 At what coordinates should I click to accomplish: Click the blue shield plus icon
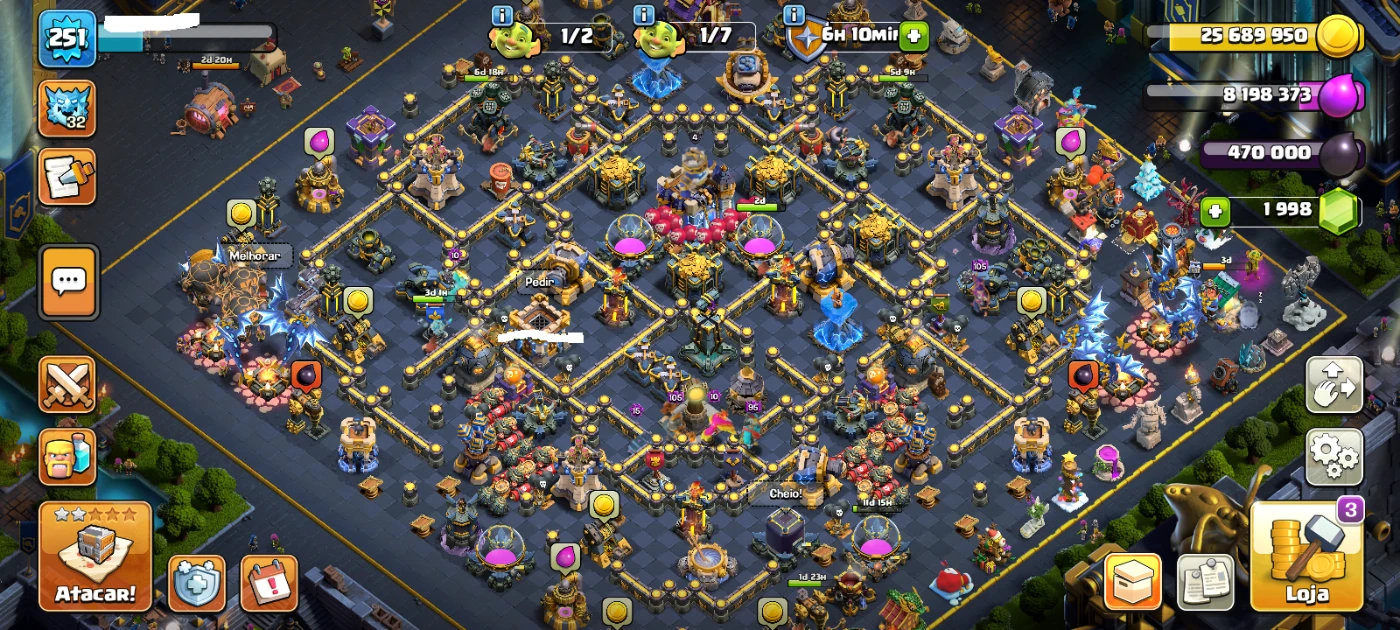tap(196, 582)
